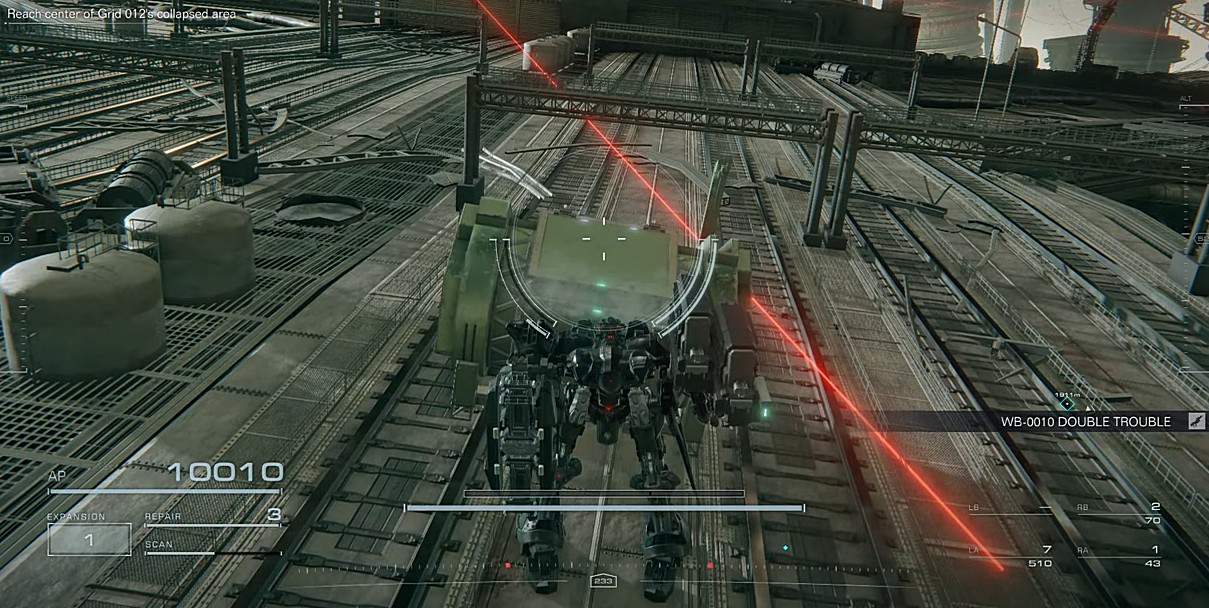Click the WB-0010 Double Trouble weapon icon
Image resolution: width=1209 pixels, height=608 pixels.
[1195, 422]
